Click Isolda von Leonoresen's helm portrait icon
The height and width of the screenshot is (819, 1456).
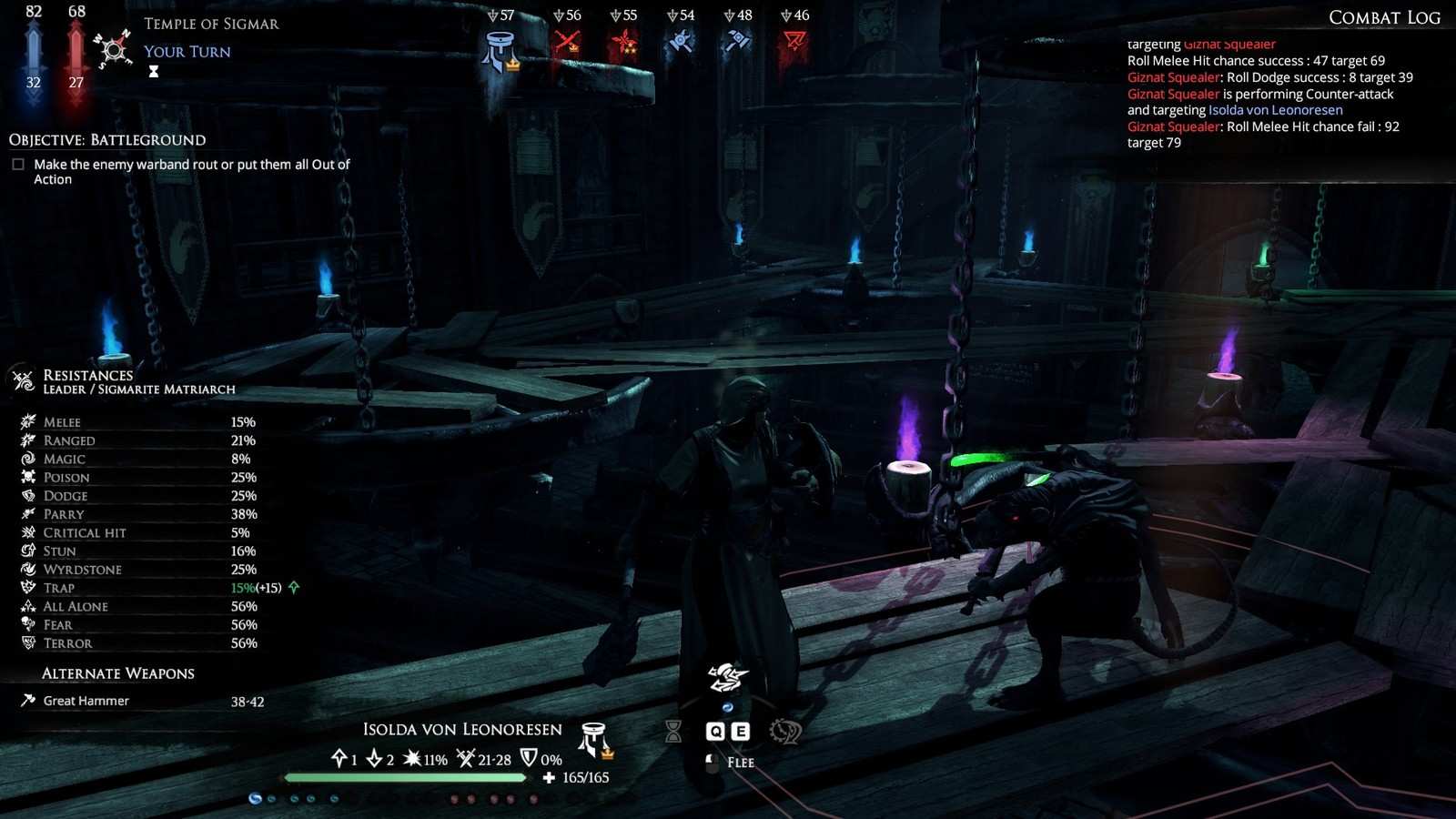tap(594, 740)
